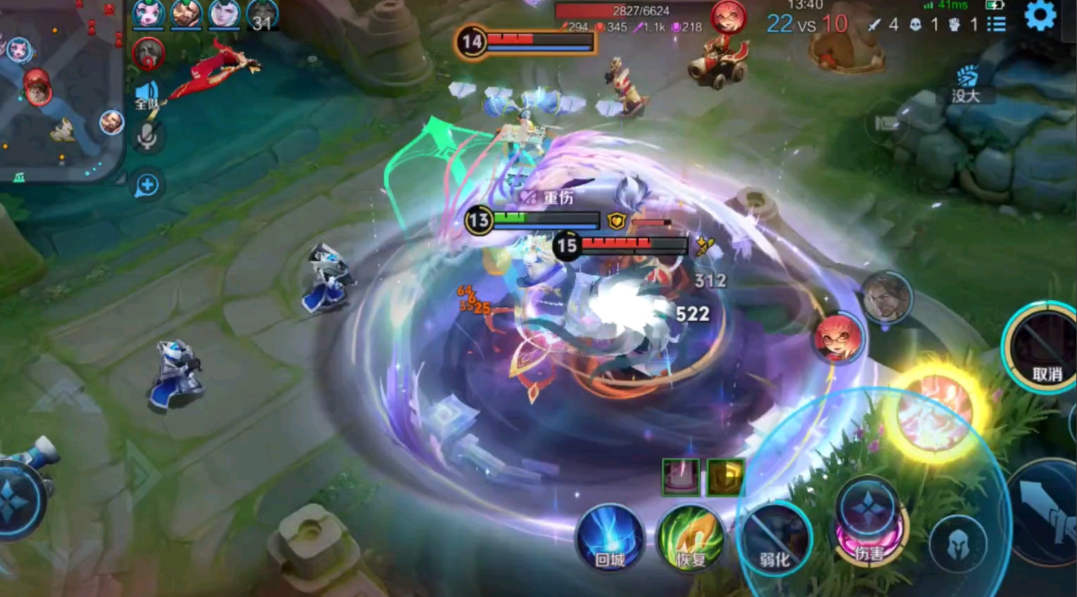Select the white-haired teammate portrait

[x=224, y=14]
